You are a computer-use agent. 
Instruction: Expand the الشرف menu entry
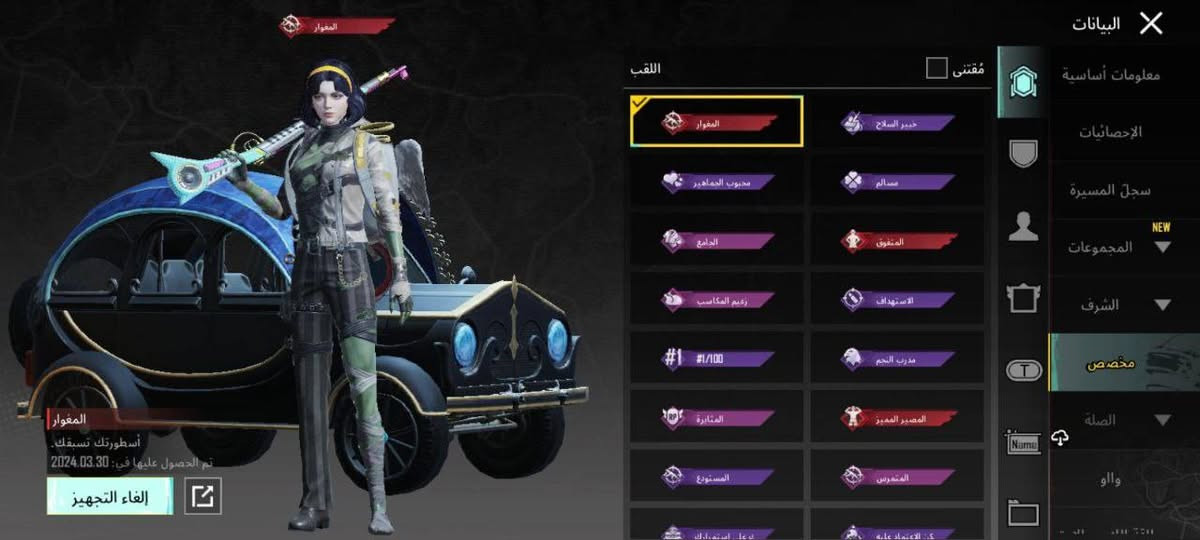coord(1110,305)
